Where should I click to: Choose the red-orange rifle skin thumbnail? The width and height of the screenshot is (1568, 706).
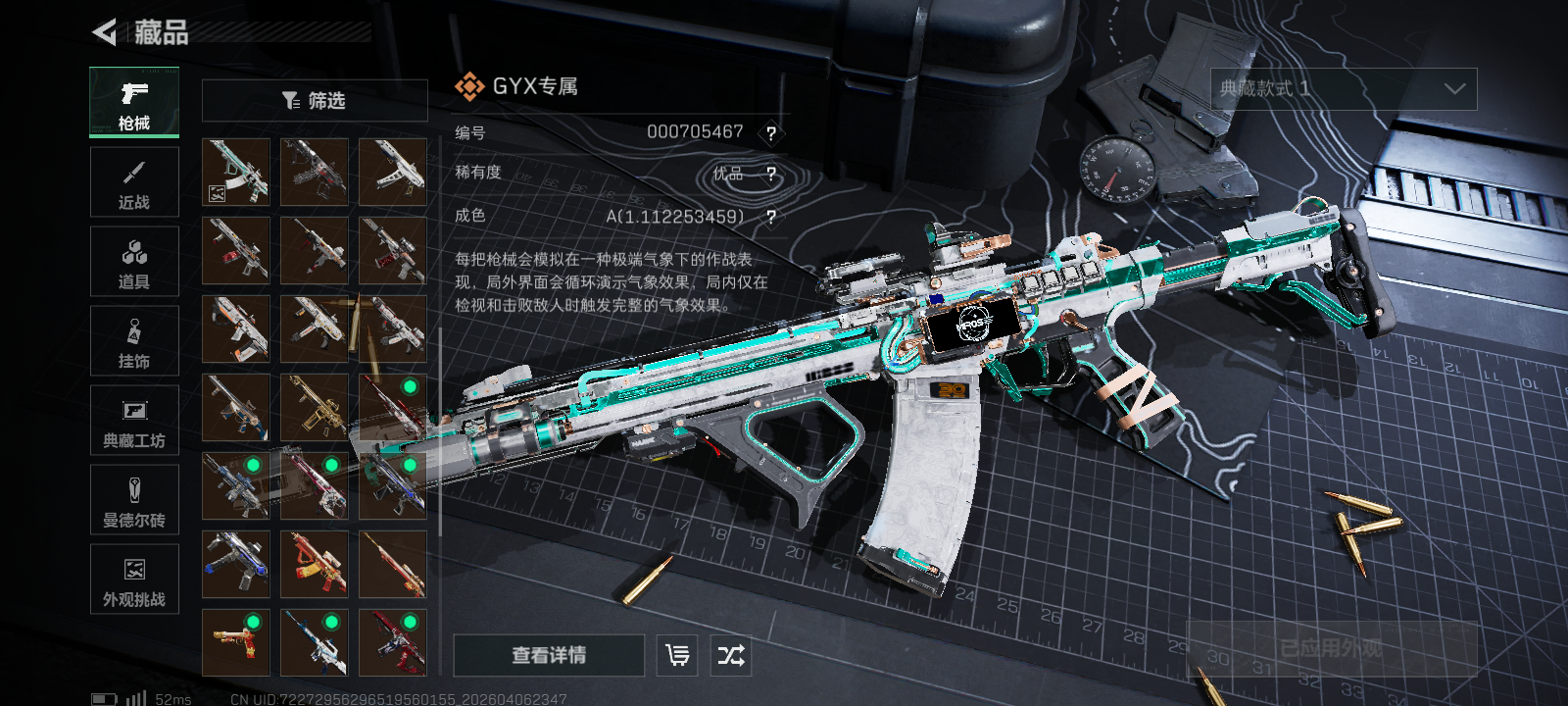(315, 564)
